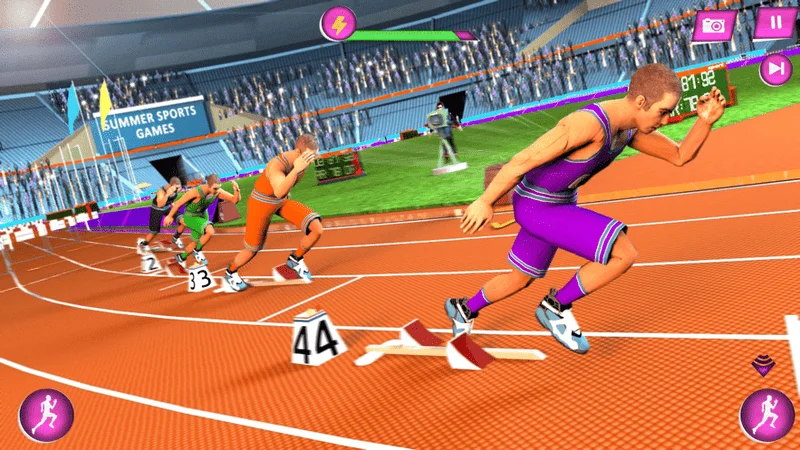This screenshot has width=800, height=450.
Task: Open the camera view button
Action: [x=714, y=25]
